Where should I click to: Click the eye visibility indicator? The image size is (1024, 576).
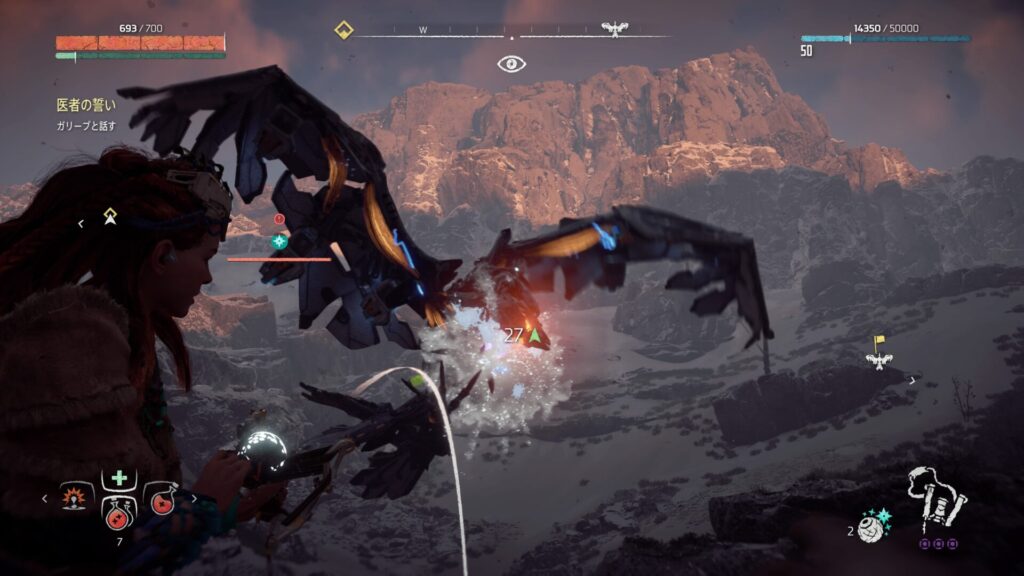[x=512, y=64]
